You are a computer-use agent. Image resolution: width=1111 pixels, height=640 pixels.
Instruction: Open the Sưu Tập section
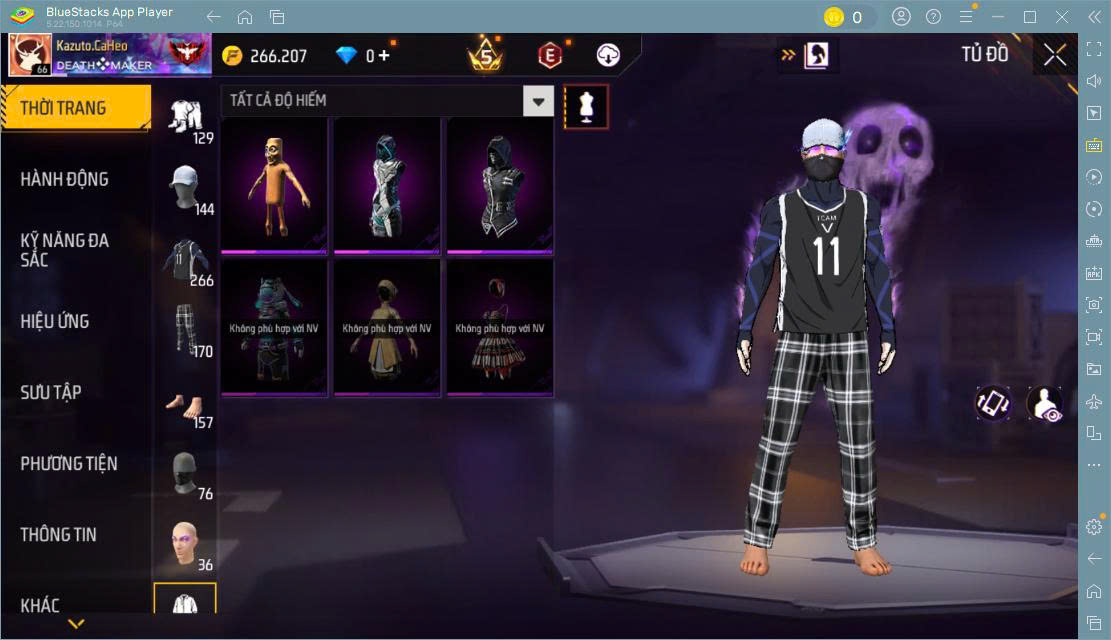51,392
